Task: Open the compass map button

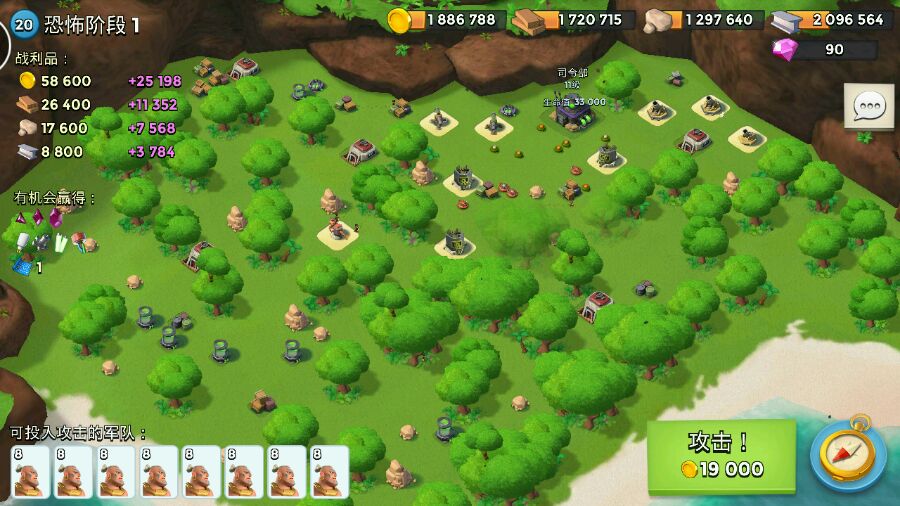Action: pos(847,455)
